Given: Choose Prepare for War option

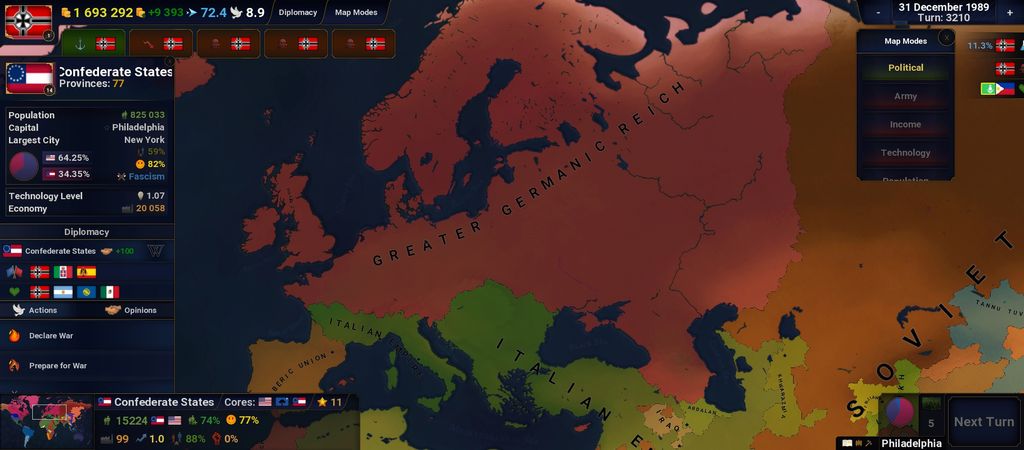Looking at the screenshot, I should click(x=57, y=366).
